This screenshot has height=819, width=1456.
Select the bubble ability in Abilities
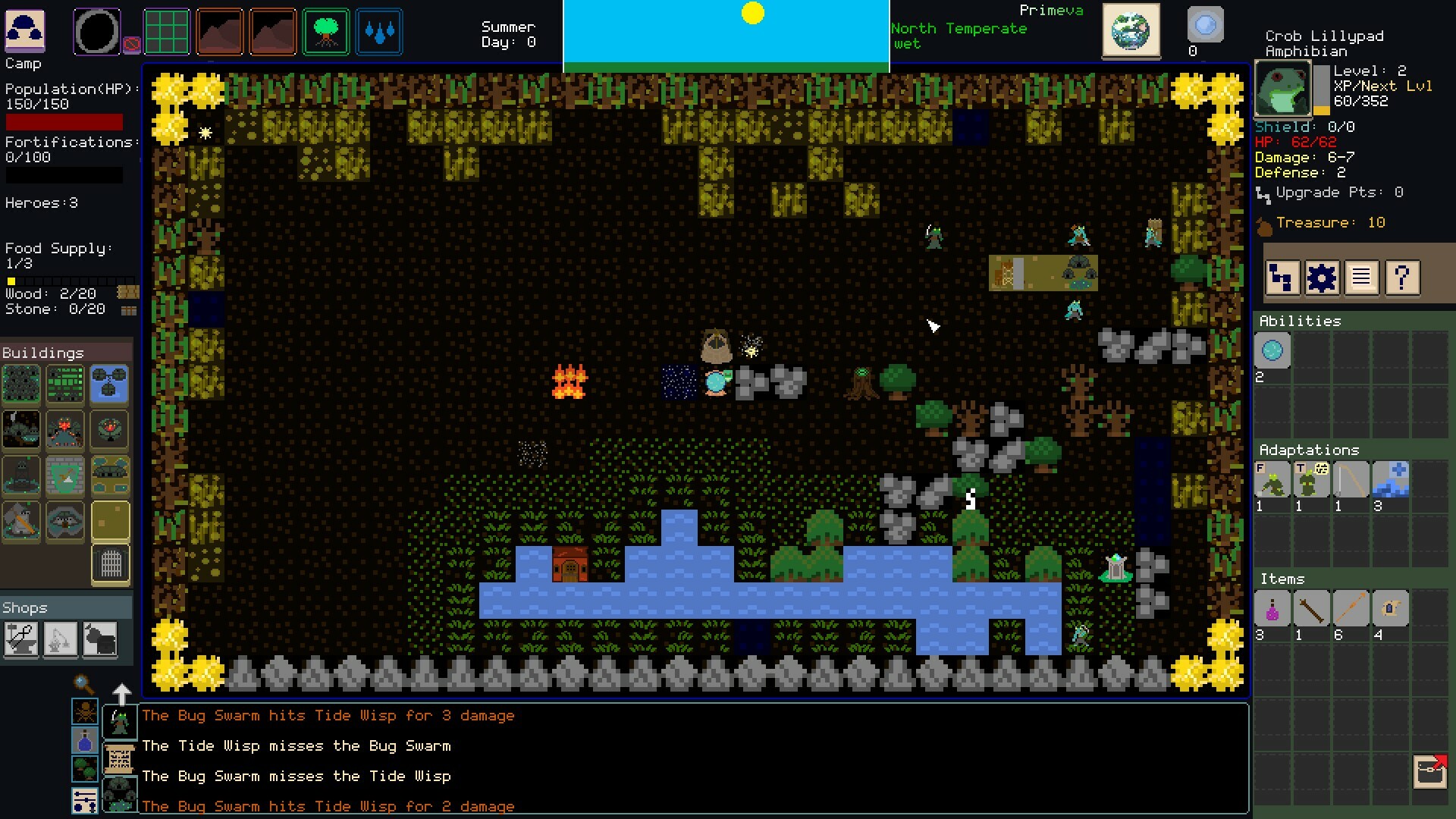click(1271, 350)
